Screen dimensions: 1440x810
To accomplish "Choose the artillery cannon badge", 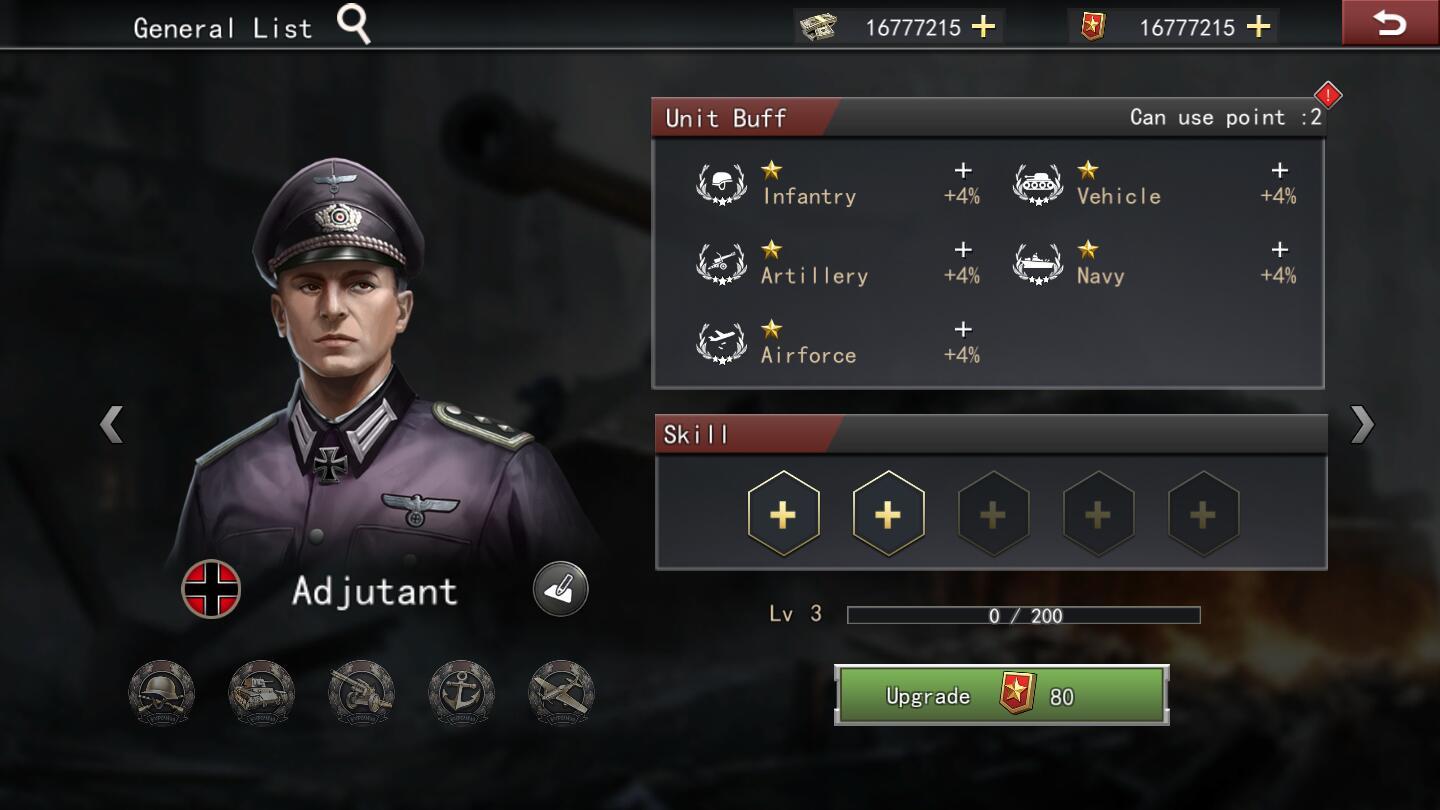I will pyautogui.click(x=361, y=692).
